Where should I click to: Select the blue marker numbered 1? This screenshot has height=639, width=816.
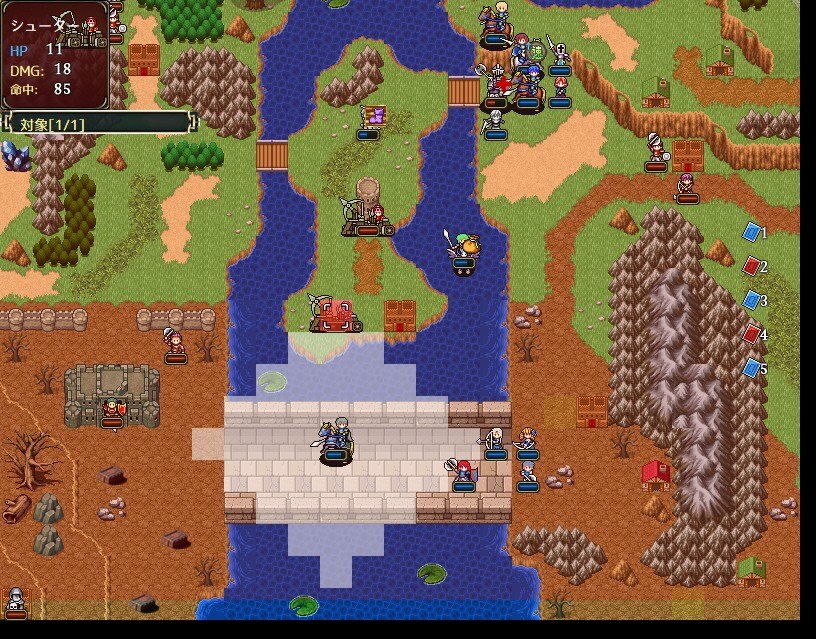[x=752, y=232]
